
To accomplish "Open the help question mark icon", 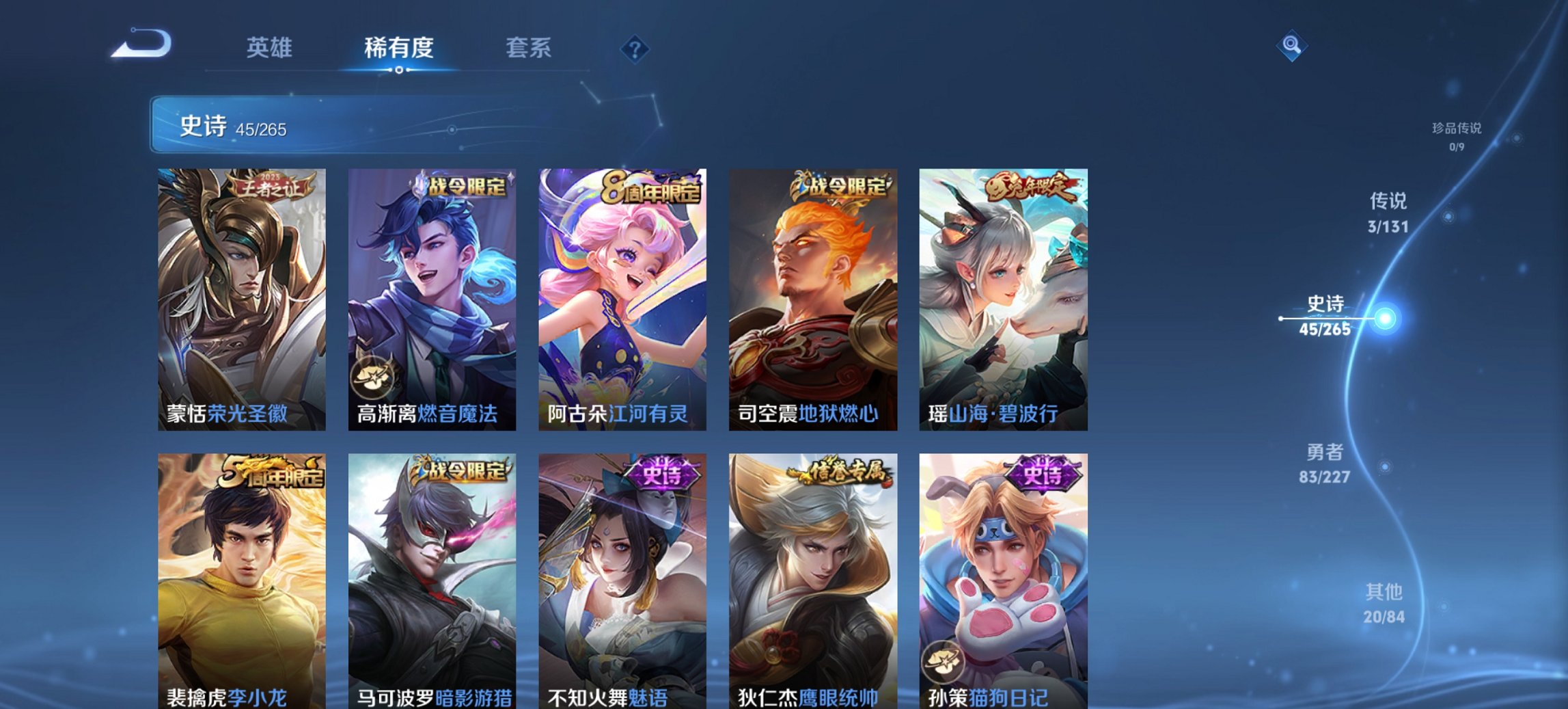I will pyautogui.click(x=635, y=50).
